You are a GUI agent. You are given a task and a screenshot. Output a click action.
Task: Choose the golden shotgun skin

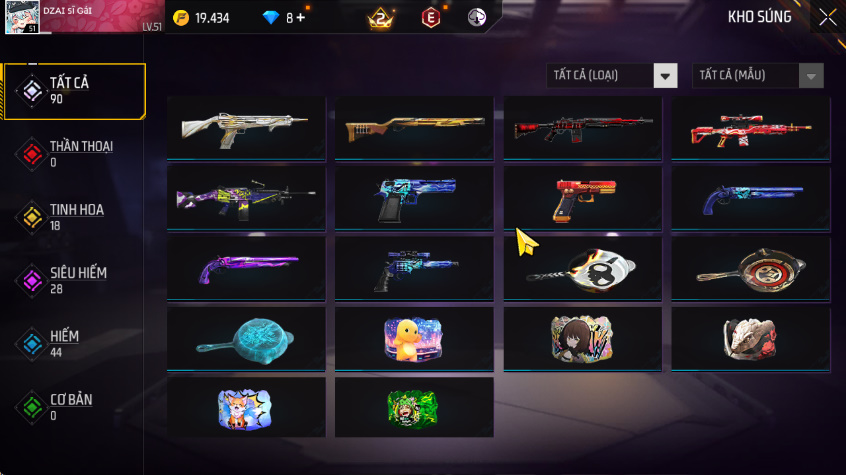pos(414,127)
